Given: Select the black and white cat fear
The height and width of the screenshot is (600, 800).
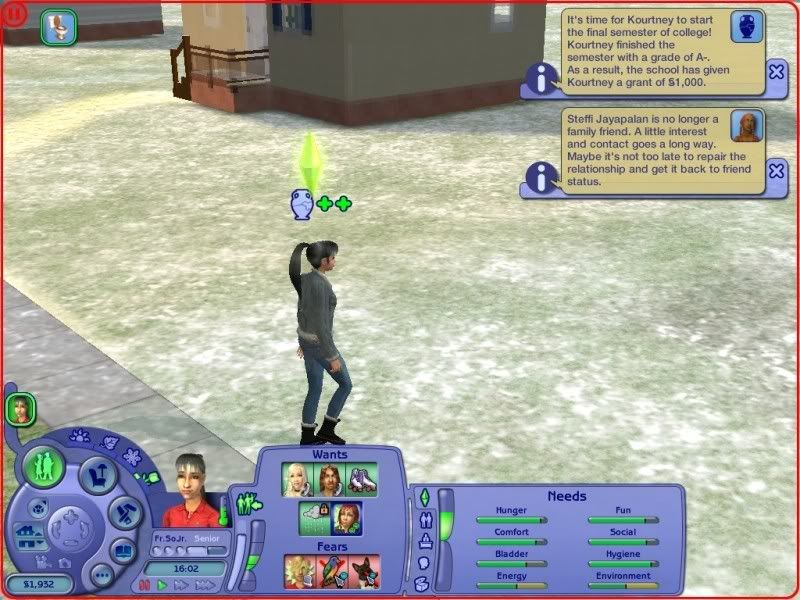Looking at the screenshot, I should click(x=365, y=571).
